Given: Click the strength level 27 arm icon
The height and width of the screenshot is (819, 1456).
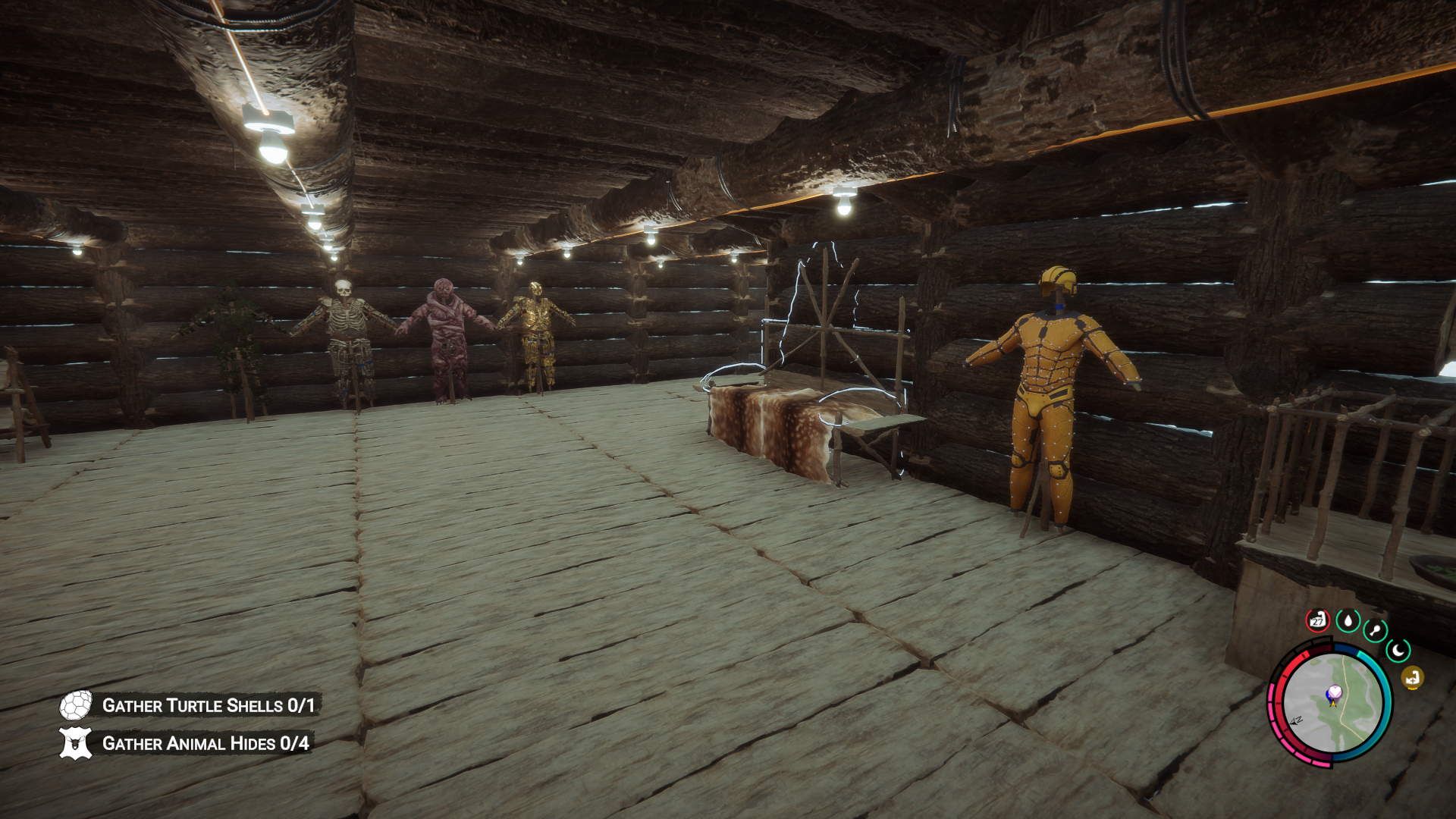Looking at the screenshot, I should (1318, 620).
